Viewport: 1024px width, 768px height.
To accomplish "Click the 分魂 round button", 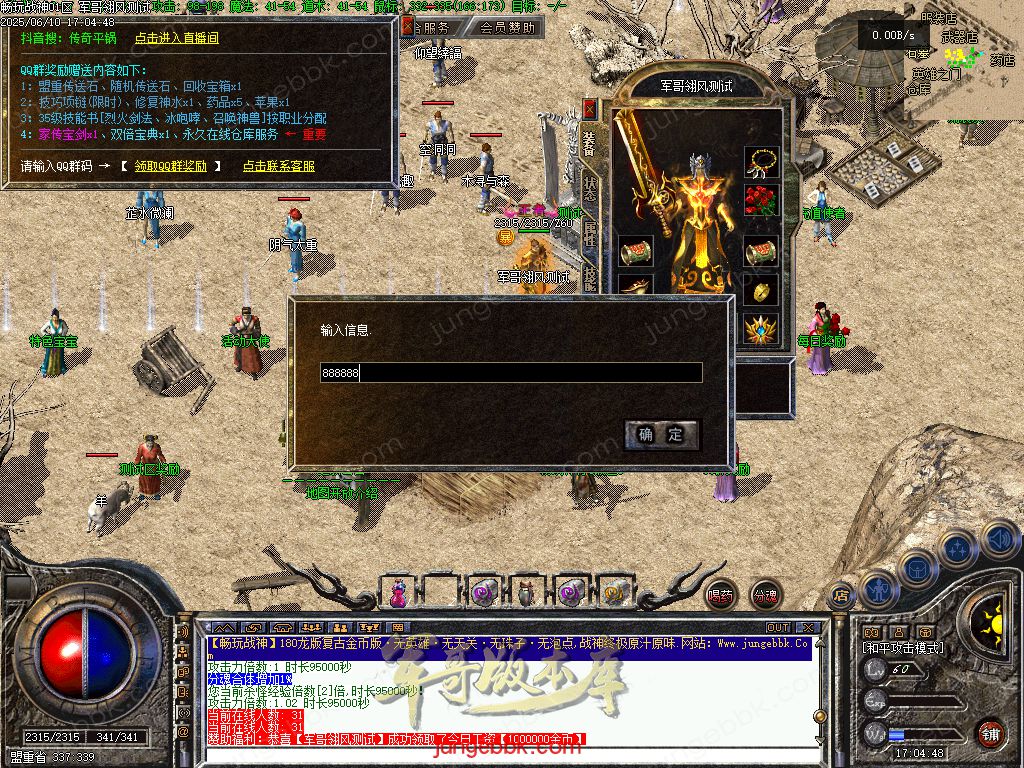I will (765, 596).
